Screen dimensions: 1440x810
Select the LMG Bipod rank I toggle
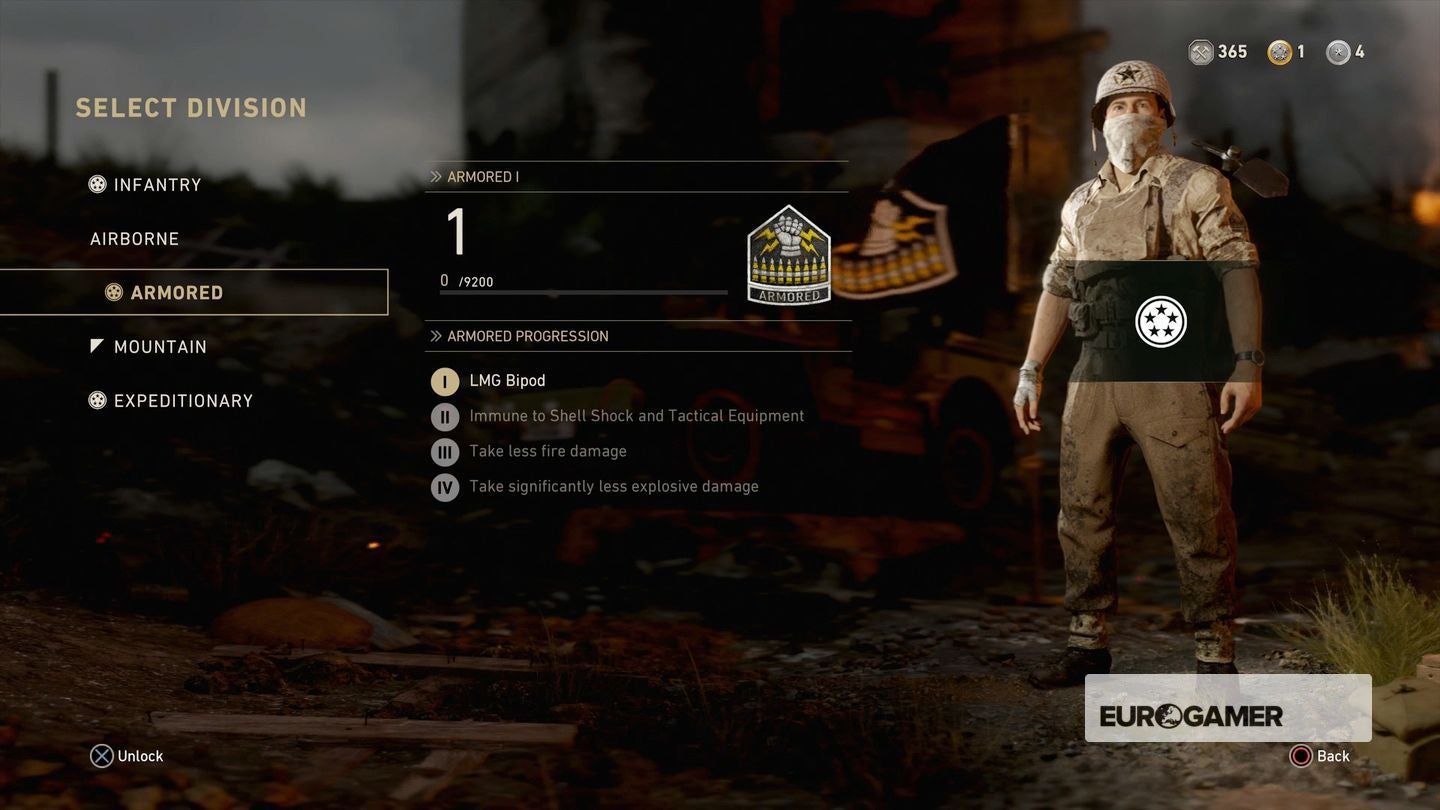444,381
